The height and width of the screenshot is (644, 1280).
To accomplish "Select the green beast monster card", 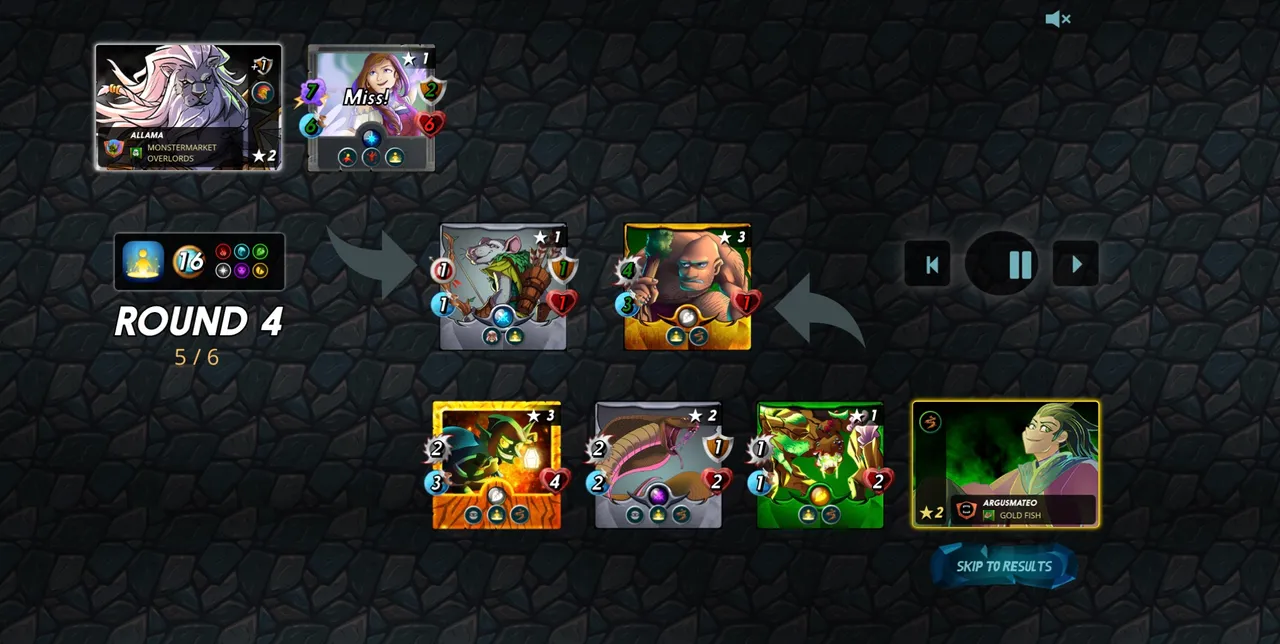I will point(820,464).
